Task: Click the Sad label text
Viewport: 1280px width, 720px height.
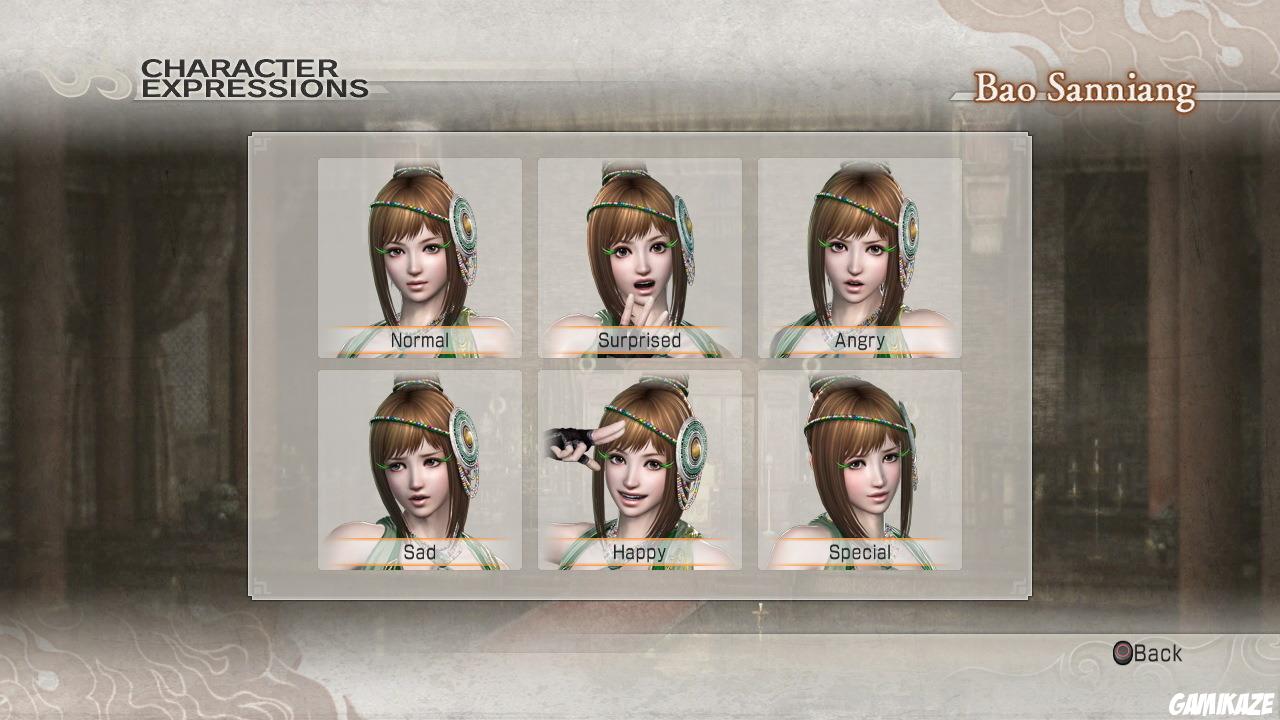Action: (420, 552)
